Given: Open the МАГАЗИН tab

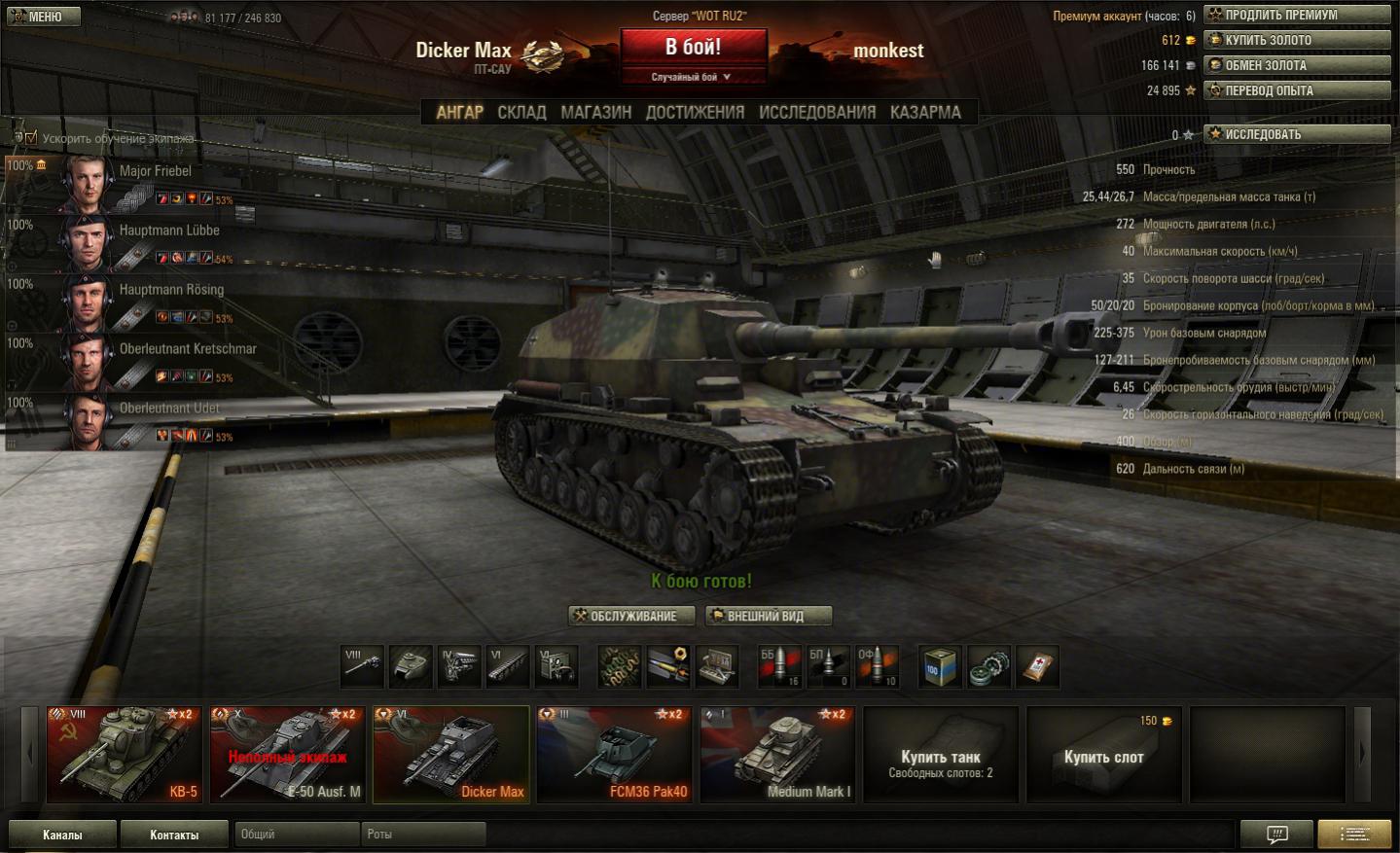Looking at the screenshot, I should tap(595, 113).
